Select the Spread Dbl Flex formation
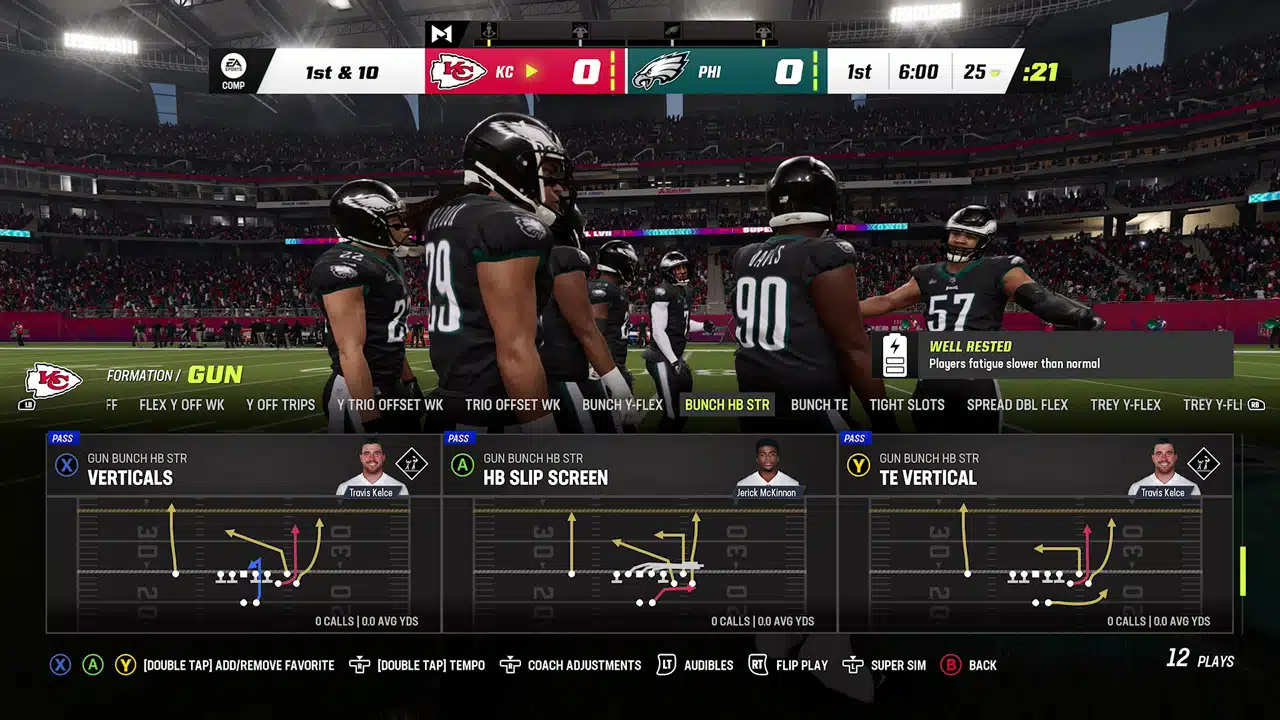The height and width of the screenshot is (720, 1280). [x=1017, y=405]
